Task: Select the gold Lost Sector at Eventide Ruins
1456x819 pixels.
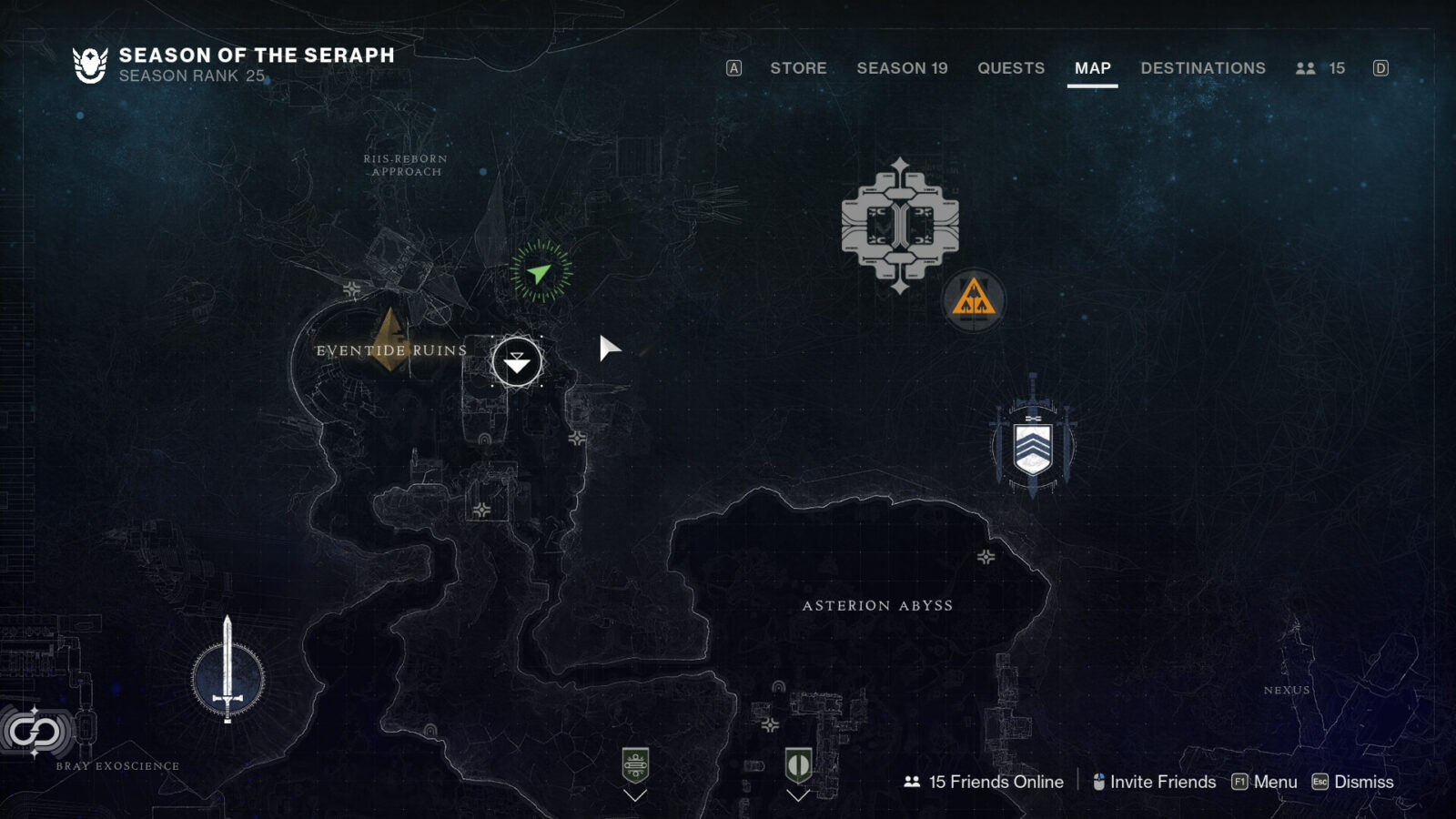Action: [x=389, y=341]
